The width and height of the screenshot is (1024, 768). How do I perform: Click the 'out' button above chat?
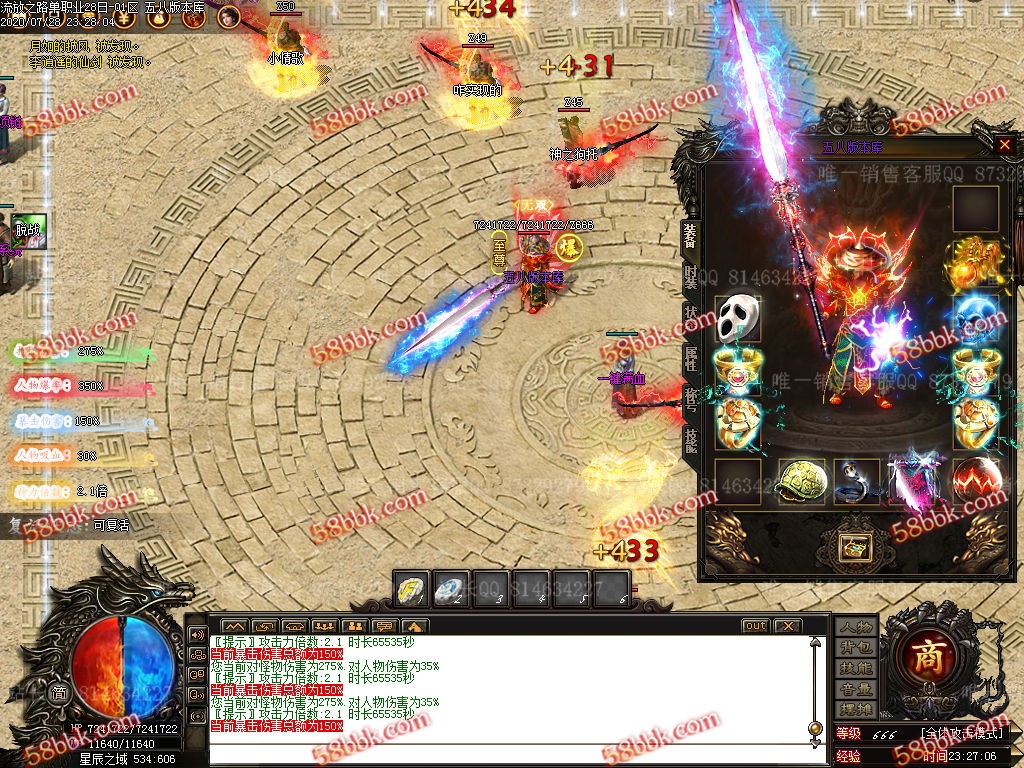click(755, 626)
